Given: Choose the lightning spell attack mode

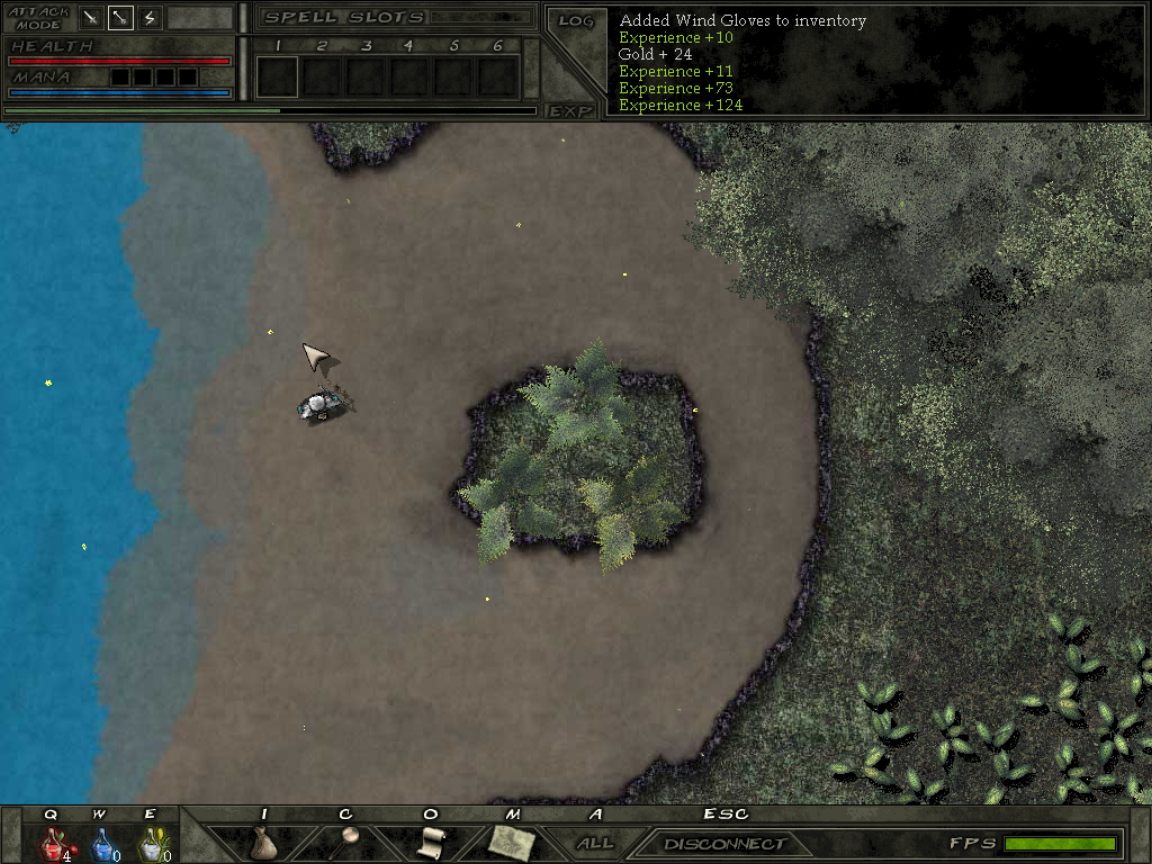Looking at the screenshot, I should point(149,17).
